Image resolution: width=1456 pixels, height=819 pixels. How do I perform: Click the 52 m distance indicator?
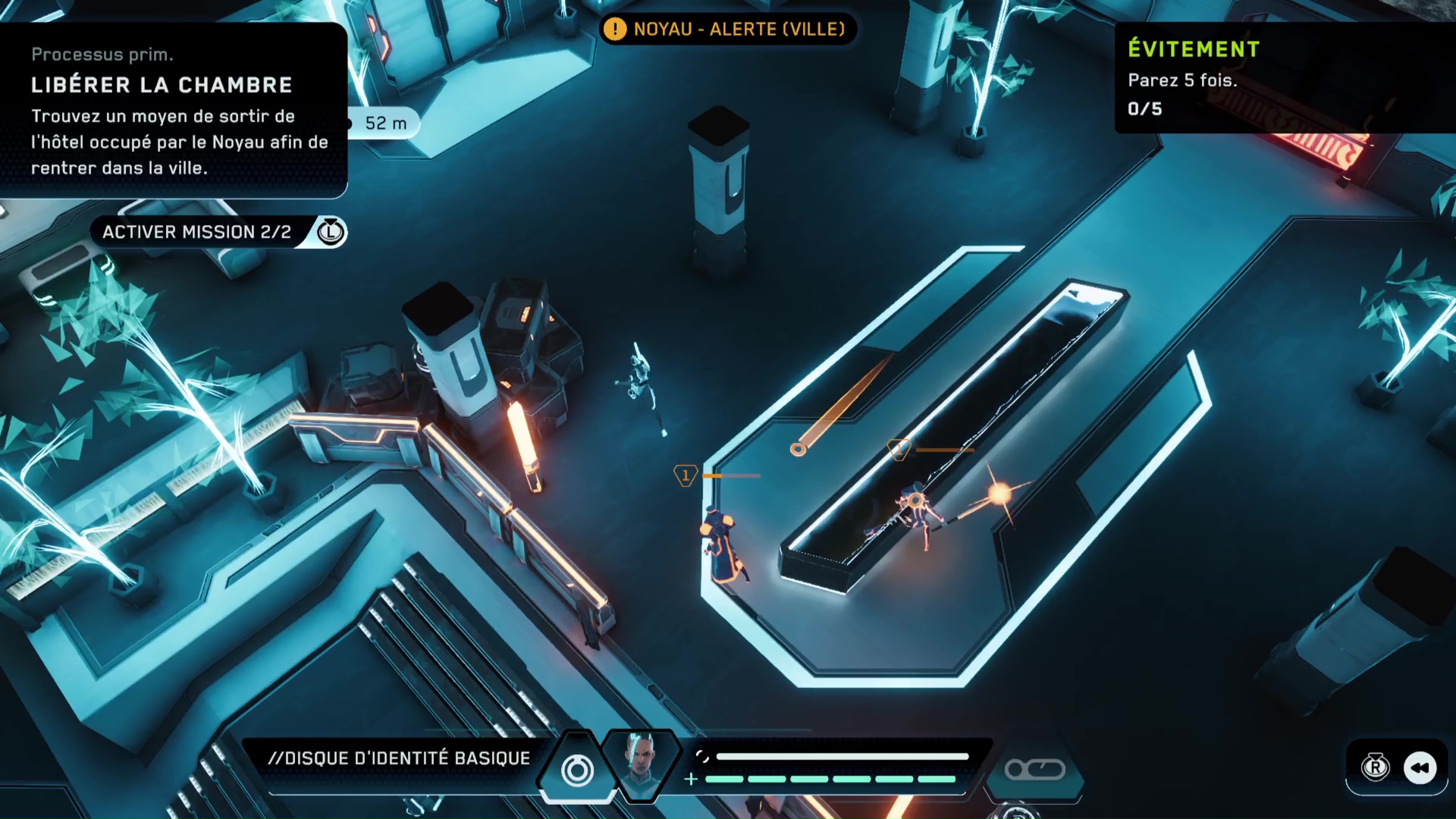[x=384, y=123]
